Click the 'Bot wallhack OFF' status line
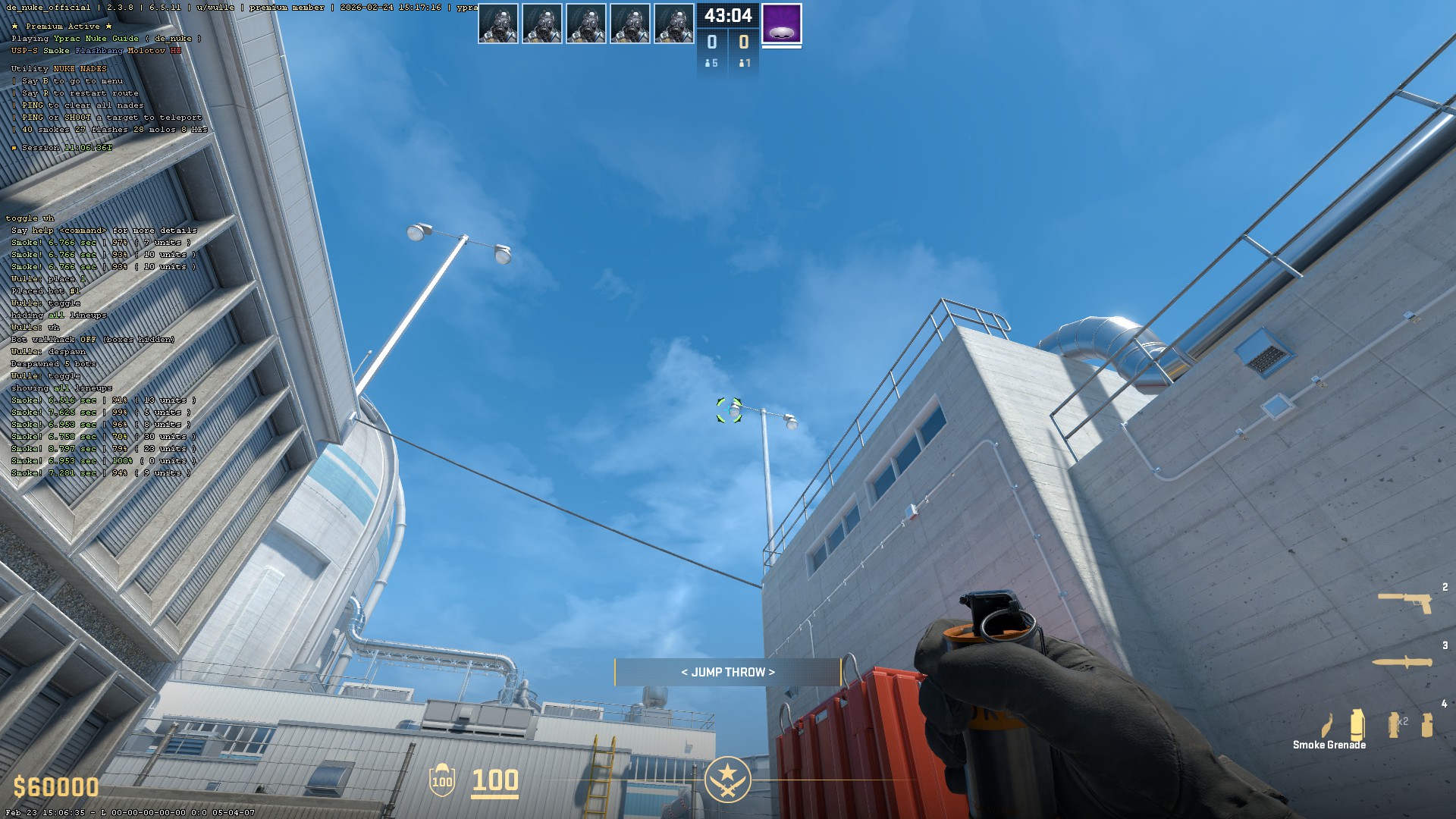 tap(91, 339)
